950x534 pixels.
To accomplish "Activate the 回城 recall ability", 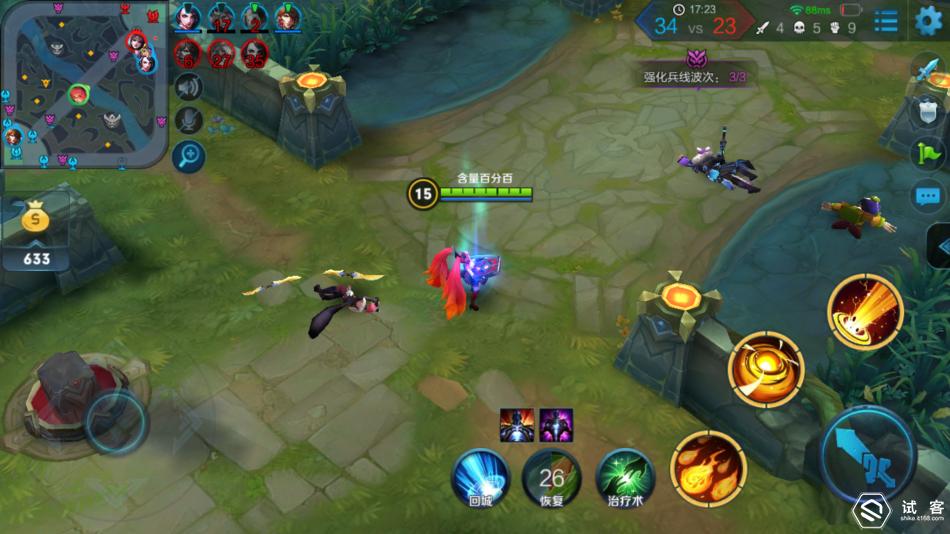I will [481, 478].
